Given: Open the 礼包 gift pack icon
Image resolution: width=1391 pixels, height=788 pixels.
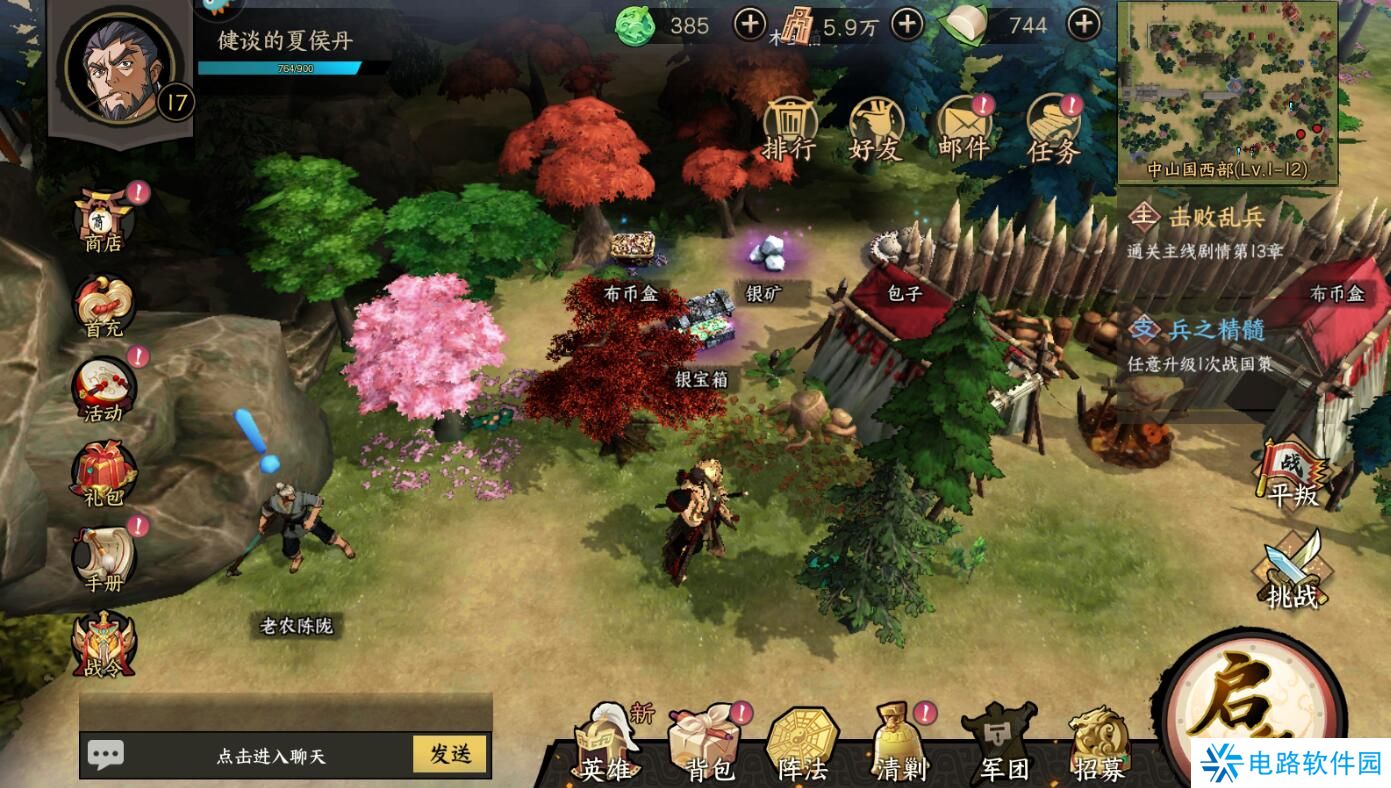Looking at the screenshot, I should [x=102, y=474].
